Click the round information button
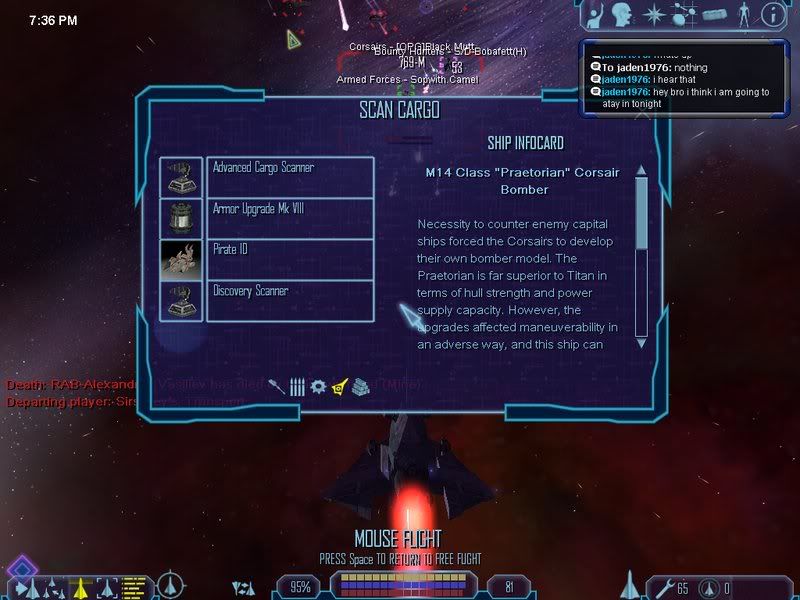 pyautogui.click(x=772, y=14)
